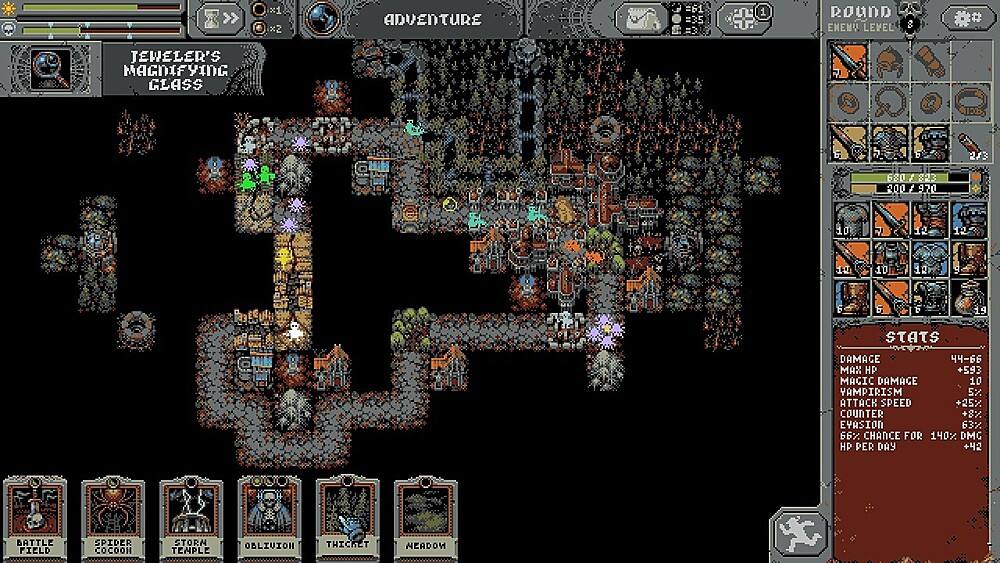This screenshot has width=1000, height=563.
Task: Select the equipped red potion vial slot
Action: [x=968, y=141]
